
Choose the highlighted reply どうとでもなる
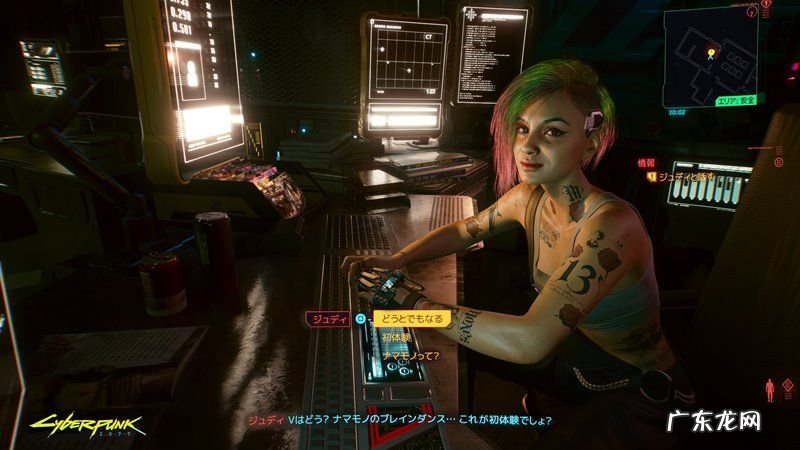412,319
